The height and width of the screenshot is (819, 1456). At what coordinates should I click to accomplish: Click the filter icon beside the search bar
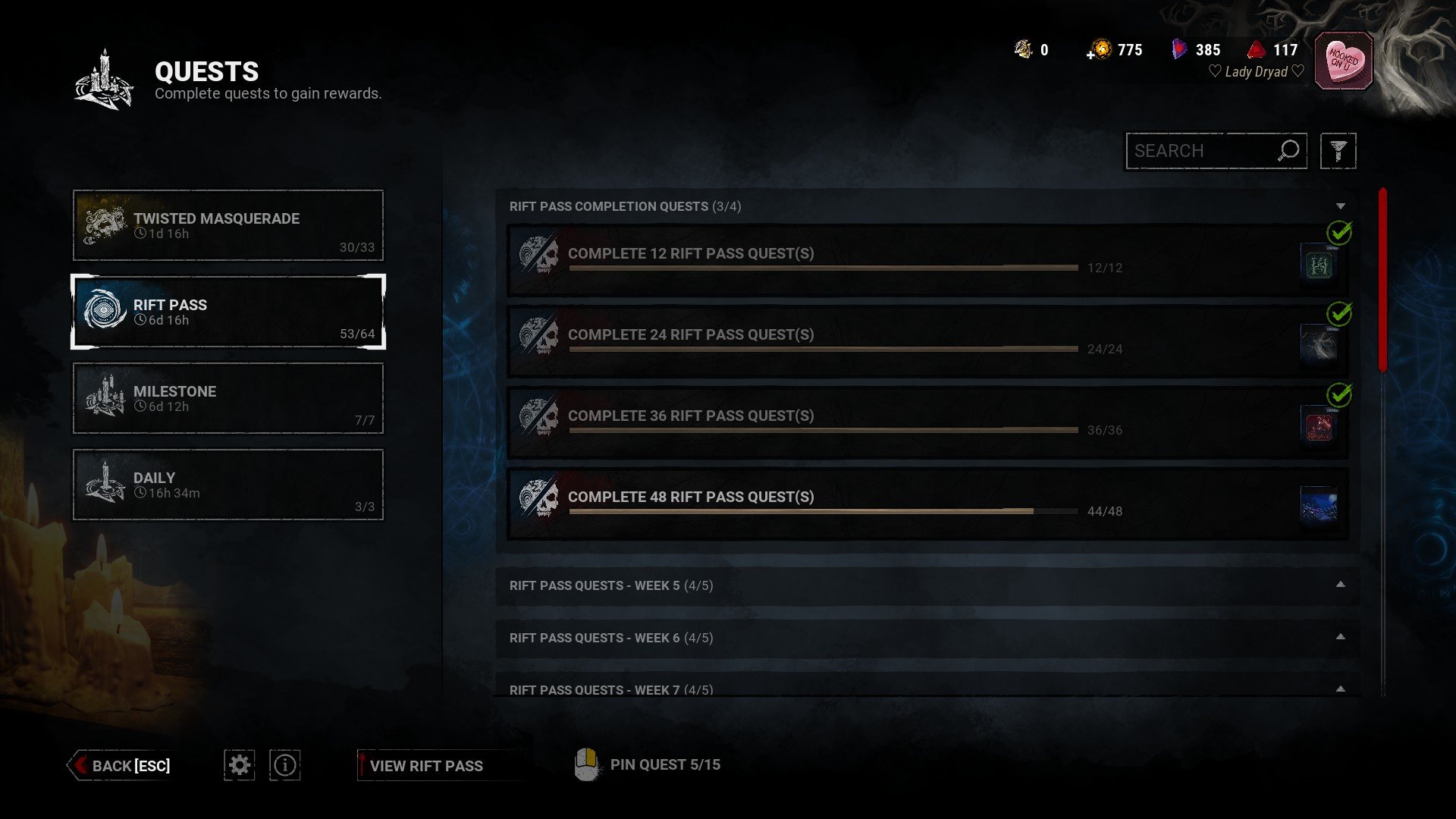pos(1339,151)
